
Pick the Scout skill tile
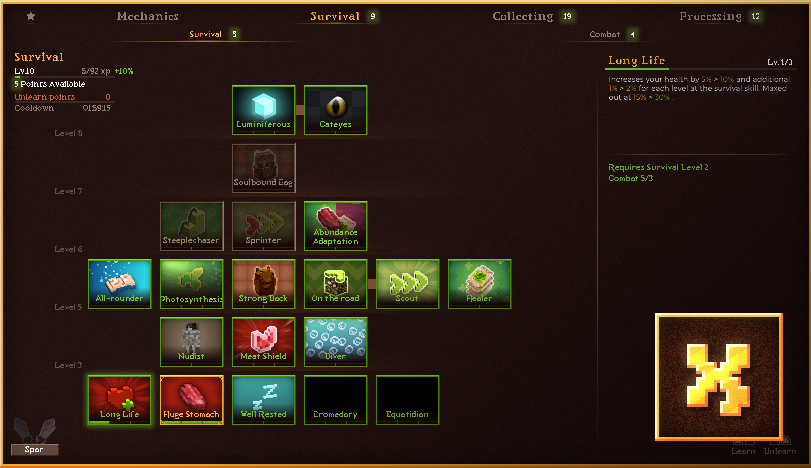[x=407, y=284]
